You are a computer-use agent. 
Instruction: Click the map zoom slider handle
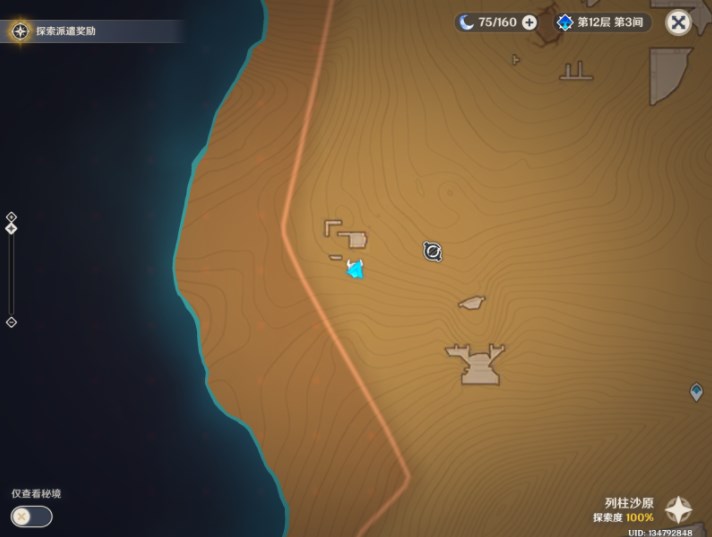pyautogui.click(x=11, y=228)
